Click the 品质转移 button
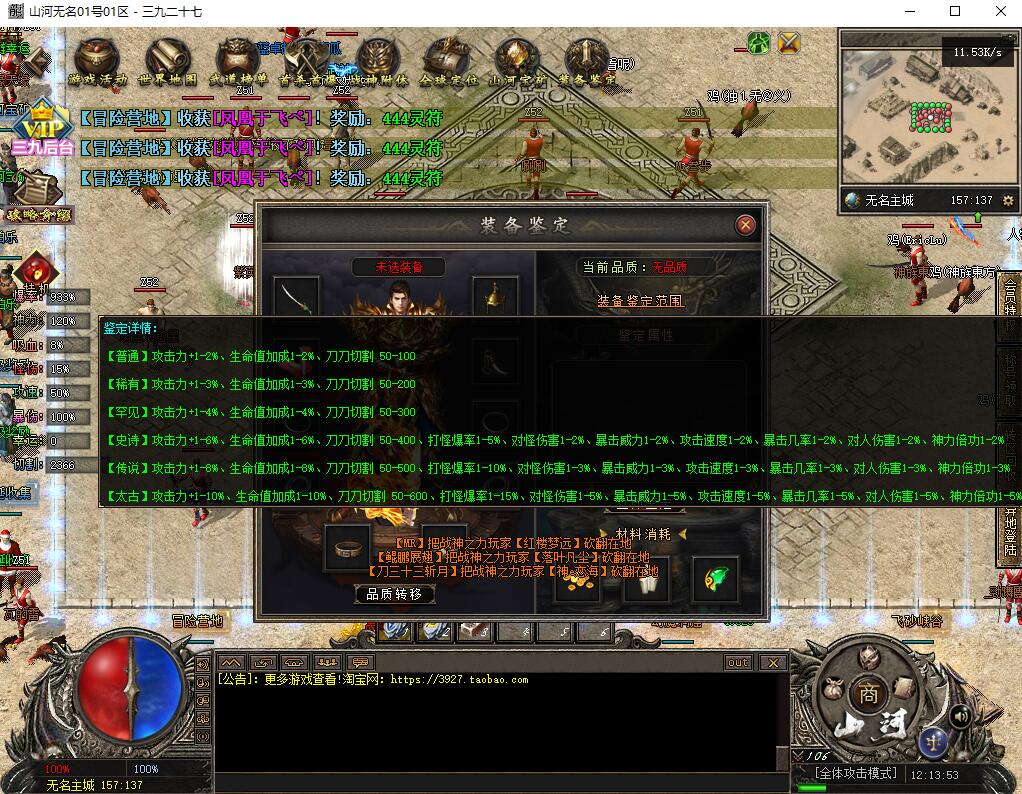 394,594
